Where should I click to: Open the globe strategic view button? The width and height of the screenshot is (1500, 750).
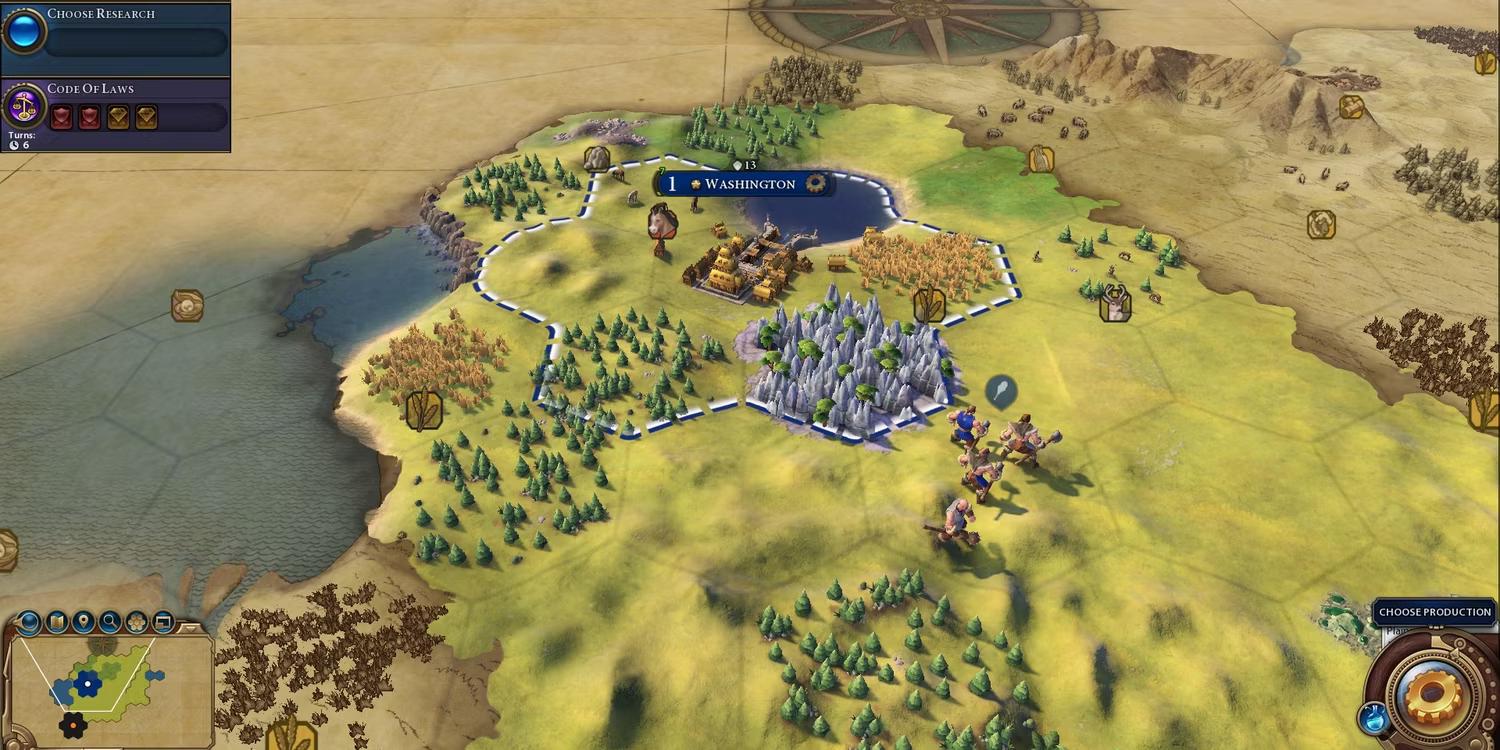(29, 623)
